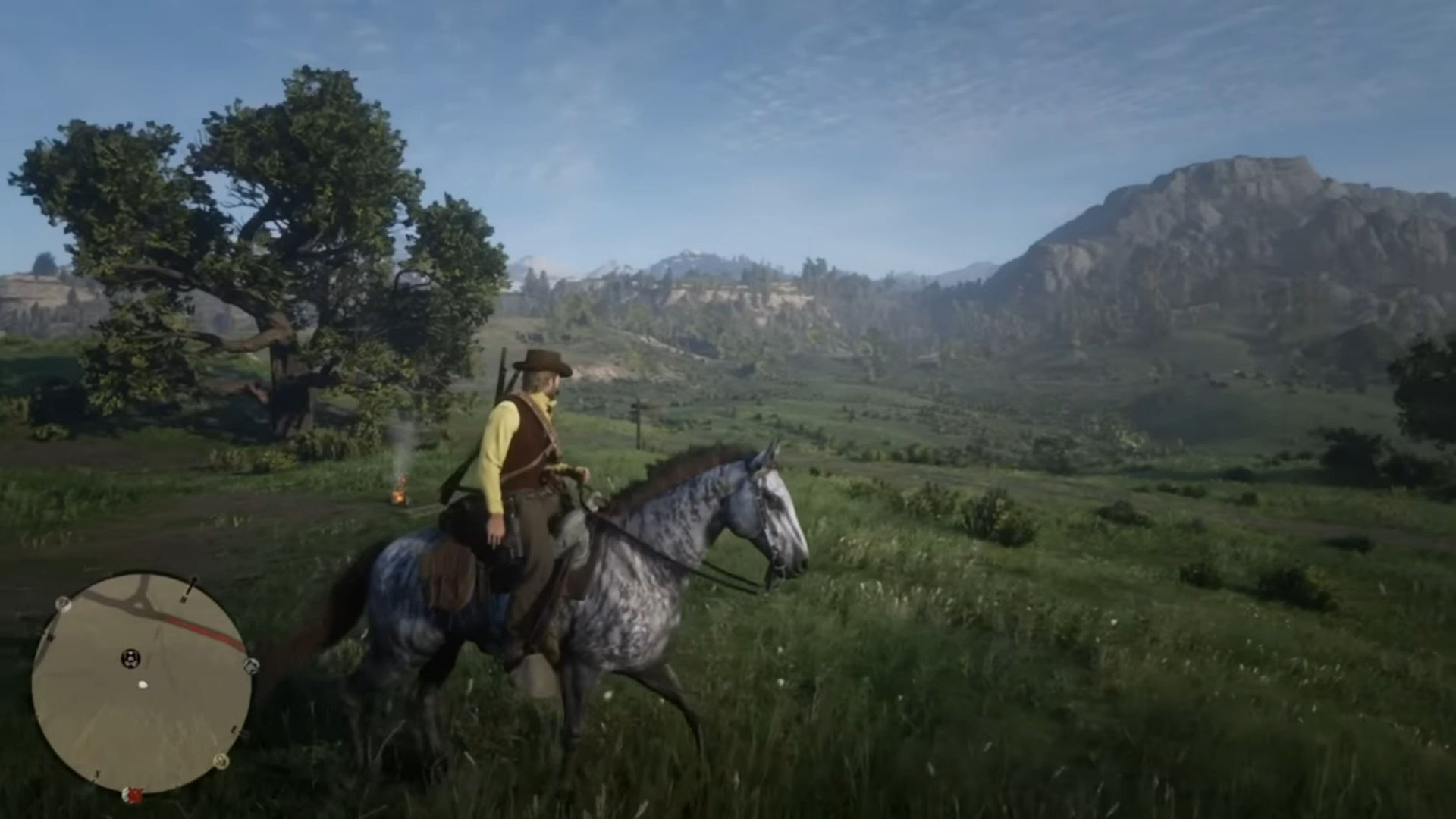Click the grey circular icon on minimap's left edge
This screenshot has height=819, width=1456.
pyautogui.click(x=63, y=604)
